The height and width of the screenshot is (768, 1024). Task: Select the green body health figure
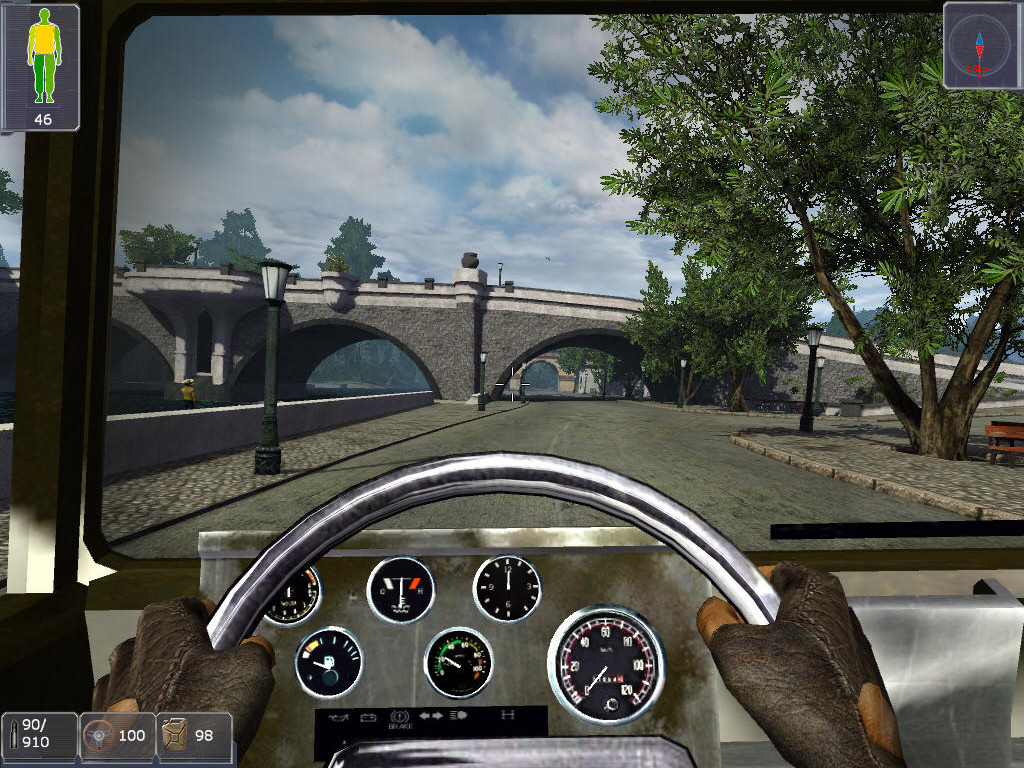(42, 58)
